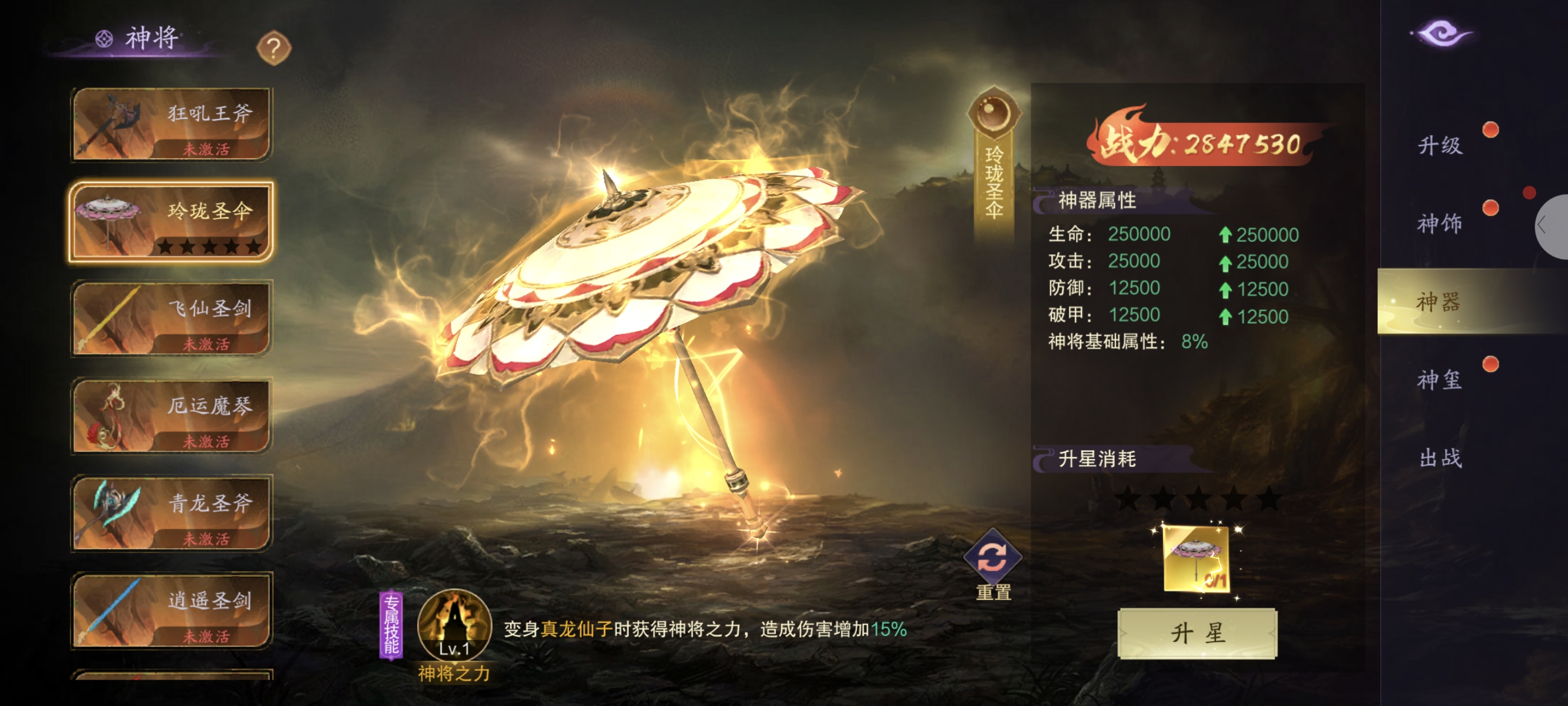This screenshot has height=706, width=1568.
Task: Open the 神器 tab
Action: pos(1441,301)
